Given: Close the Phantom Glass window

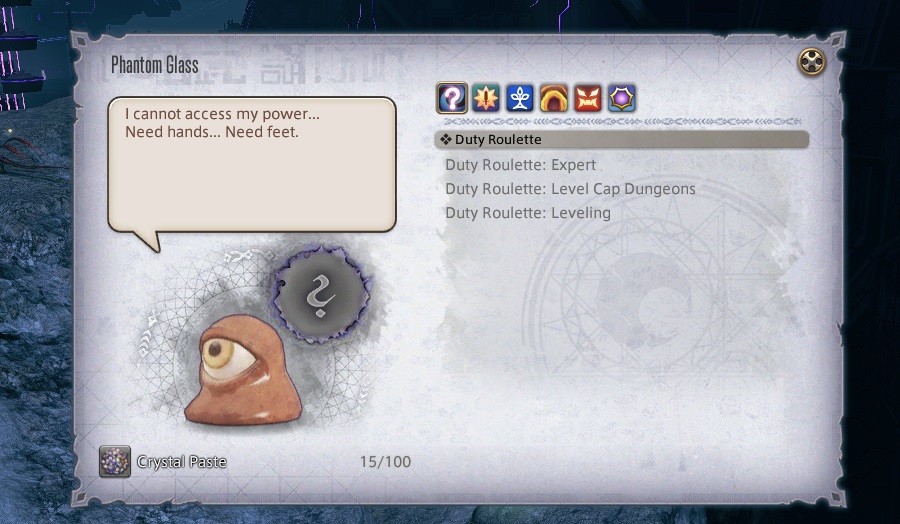Looking at the screenshot, I should click(812, 63).
